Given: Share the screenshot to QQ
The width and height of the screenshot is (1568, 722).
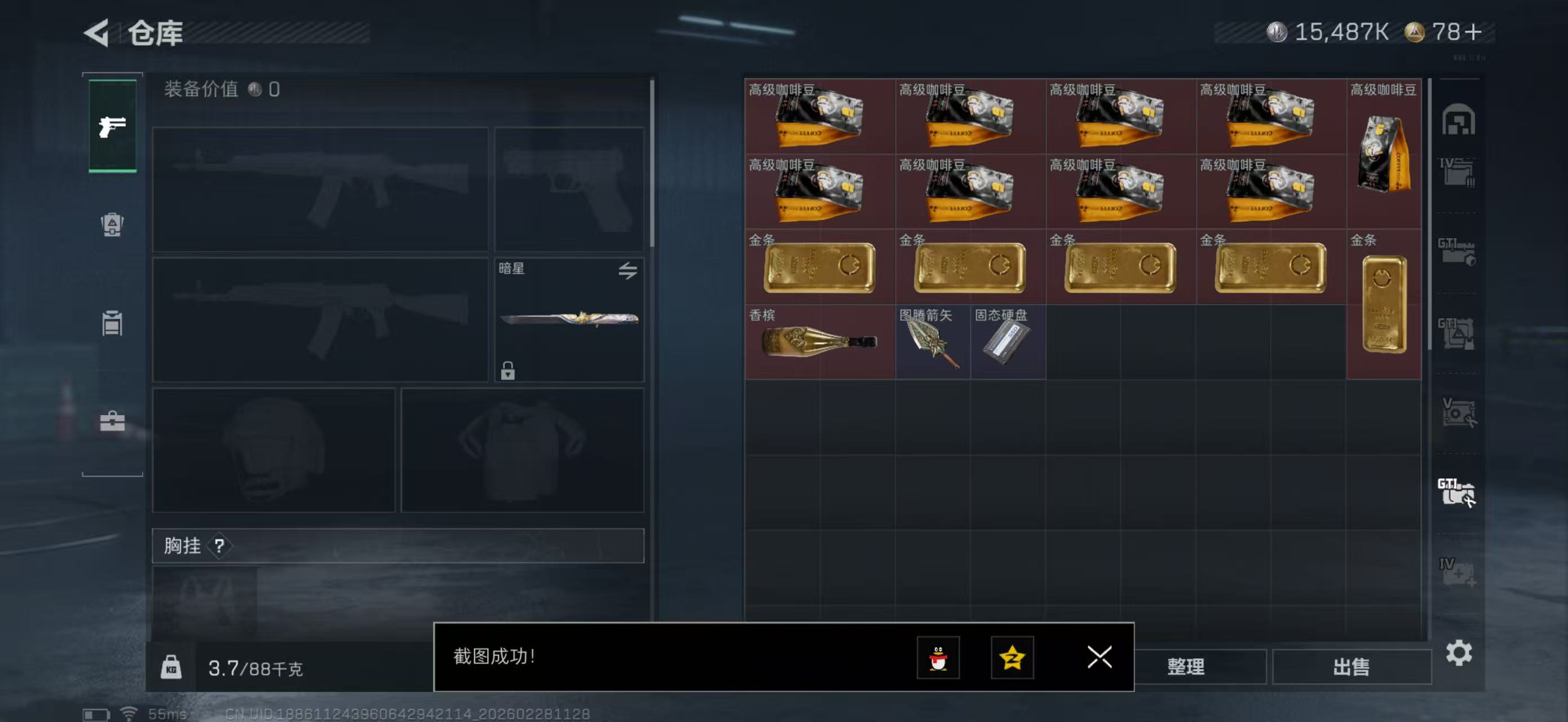Looking at the screenshot, I should coord(938,658).
